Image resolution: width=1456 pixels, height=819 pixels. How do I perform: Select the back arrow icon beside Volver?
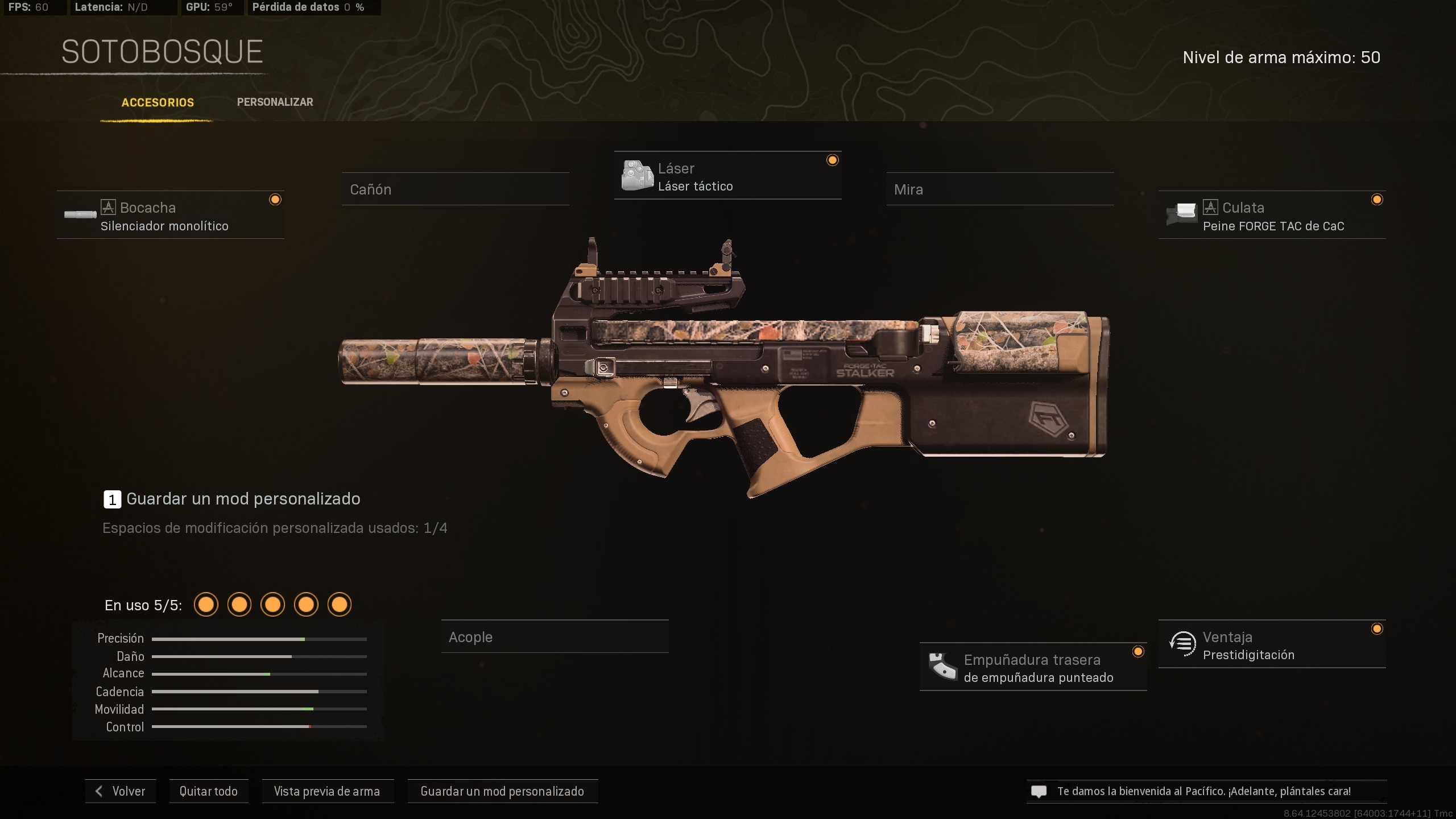click(99, 791)
